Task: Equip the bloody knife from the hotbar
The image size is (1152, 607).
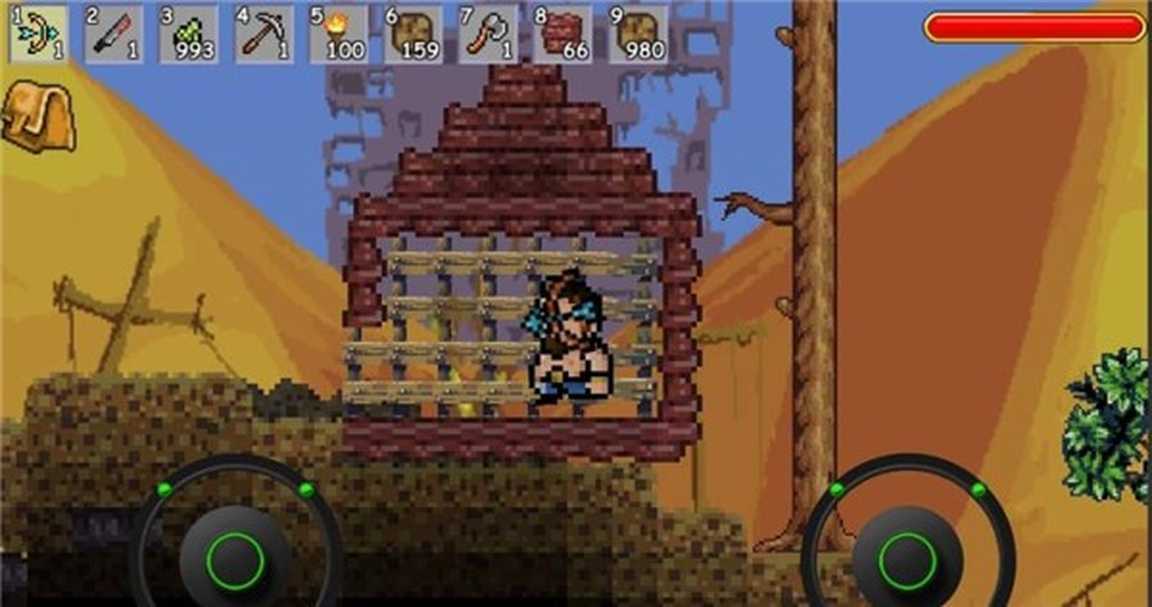Action: pyautogui.click(x=113, y=34)
